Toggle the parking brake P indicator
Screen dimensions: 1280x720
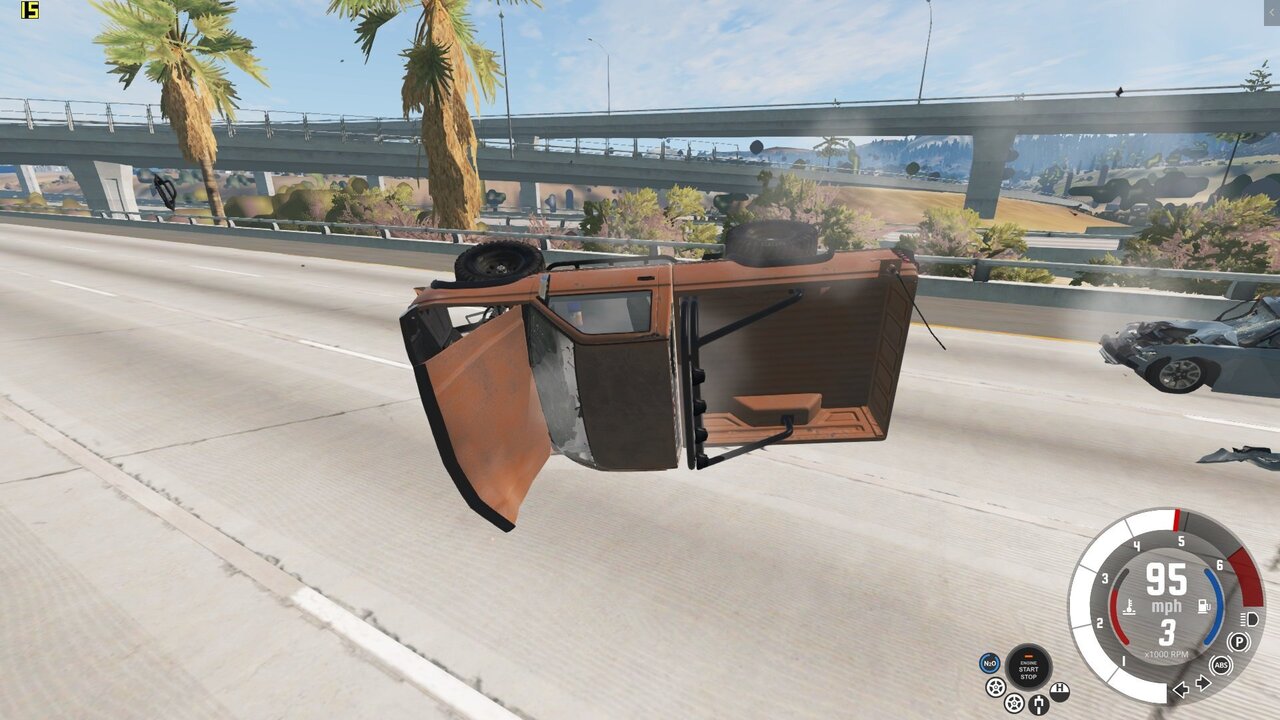click(x=1241, y=640)
